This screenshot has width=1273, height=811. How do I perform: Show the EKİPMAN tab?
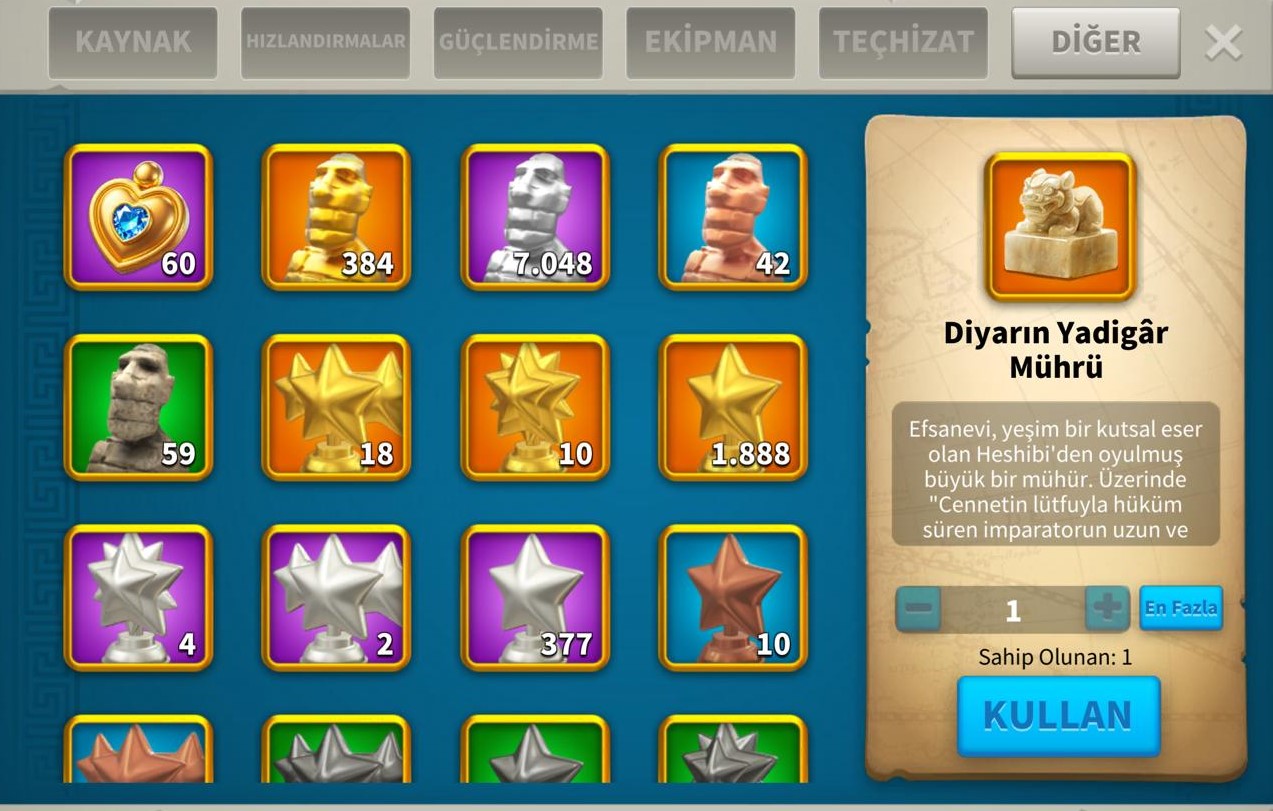click(711, 42)
